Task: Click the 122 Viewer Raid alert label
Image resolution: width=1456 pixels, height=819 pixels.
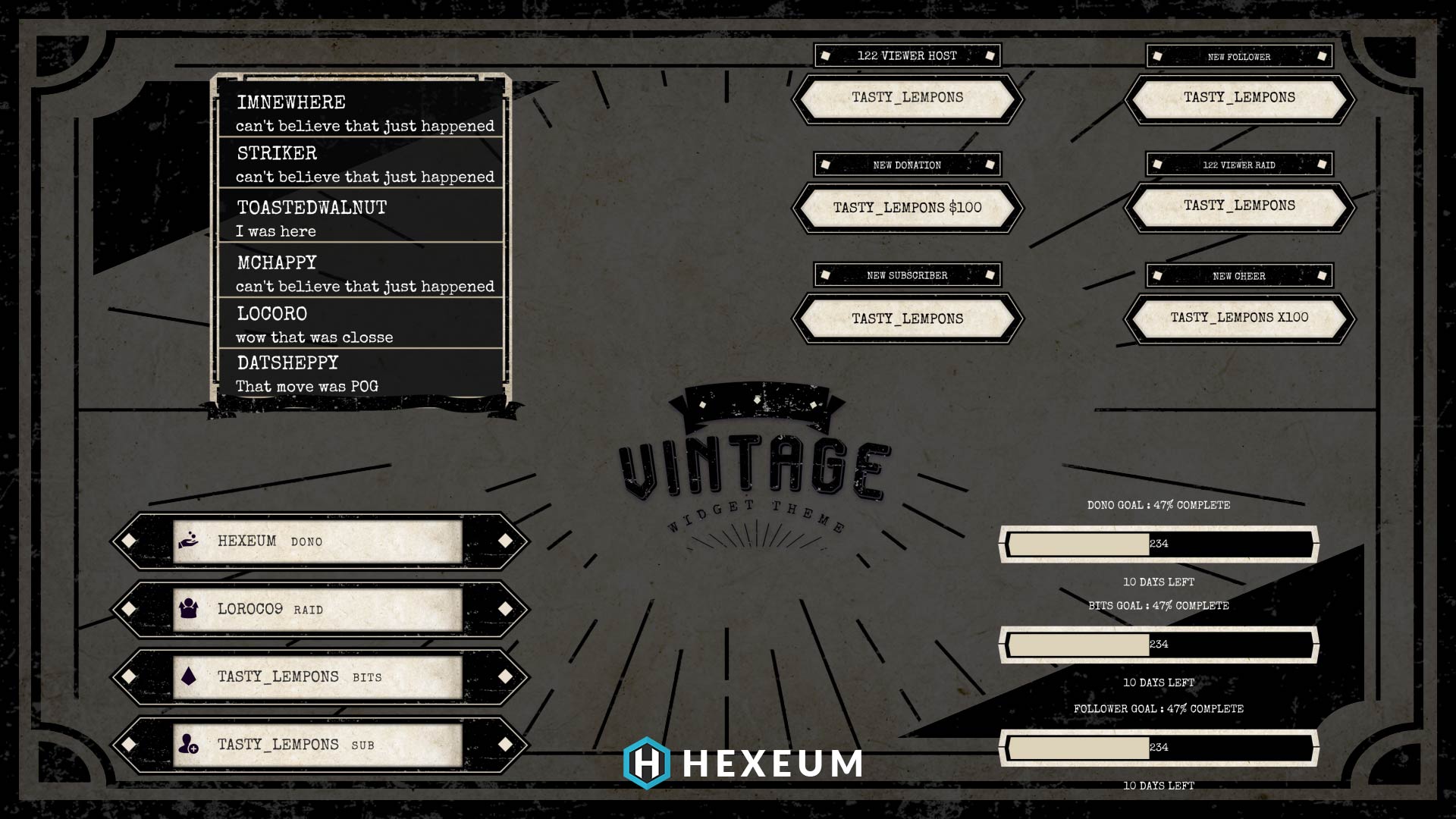Action: (x=1239, y=165)
